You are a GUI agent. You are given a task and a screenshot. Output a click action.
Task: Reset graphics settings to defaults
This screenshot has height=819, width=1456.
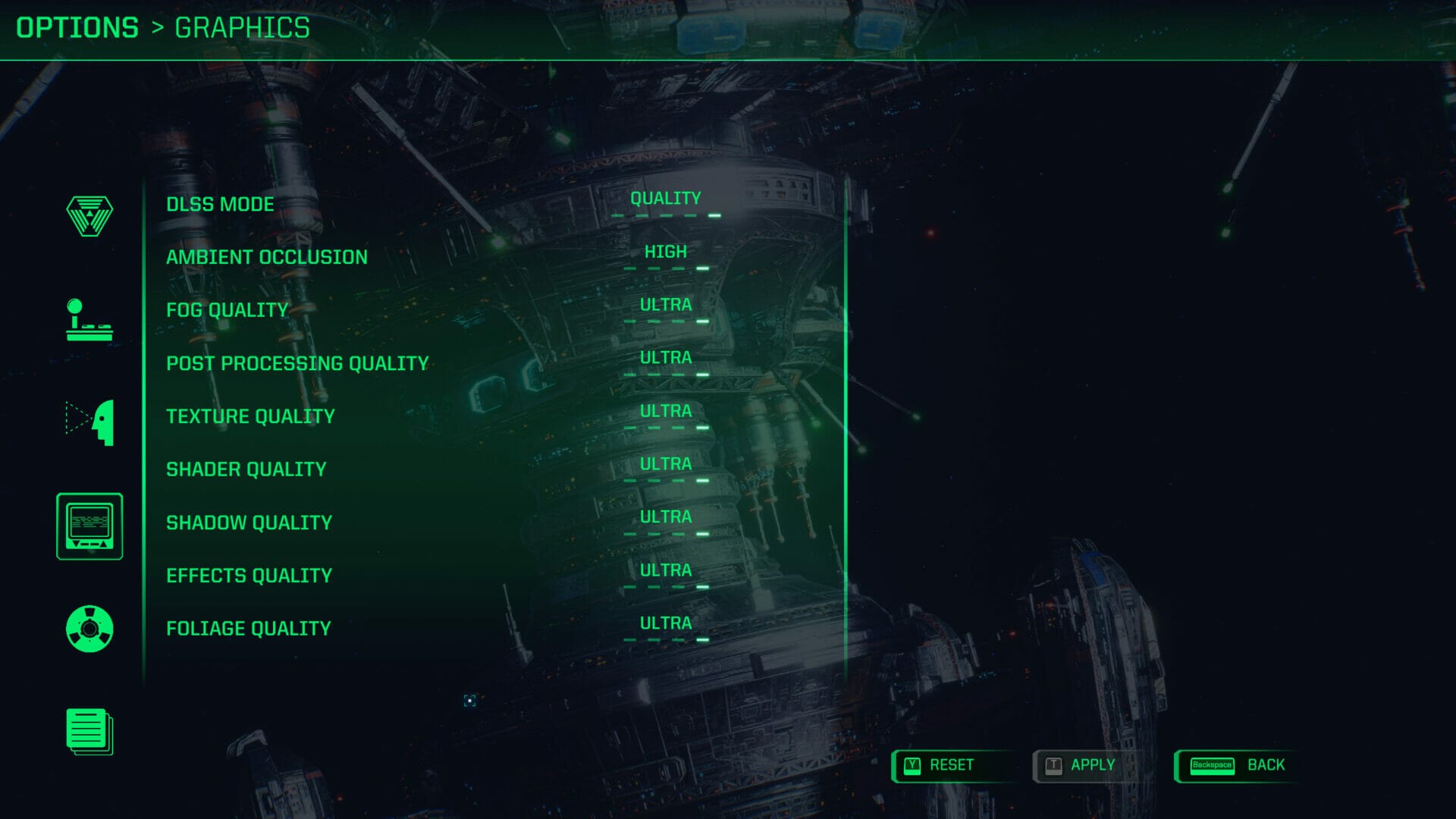coord(940,765)
